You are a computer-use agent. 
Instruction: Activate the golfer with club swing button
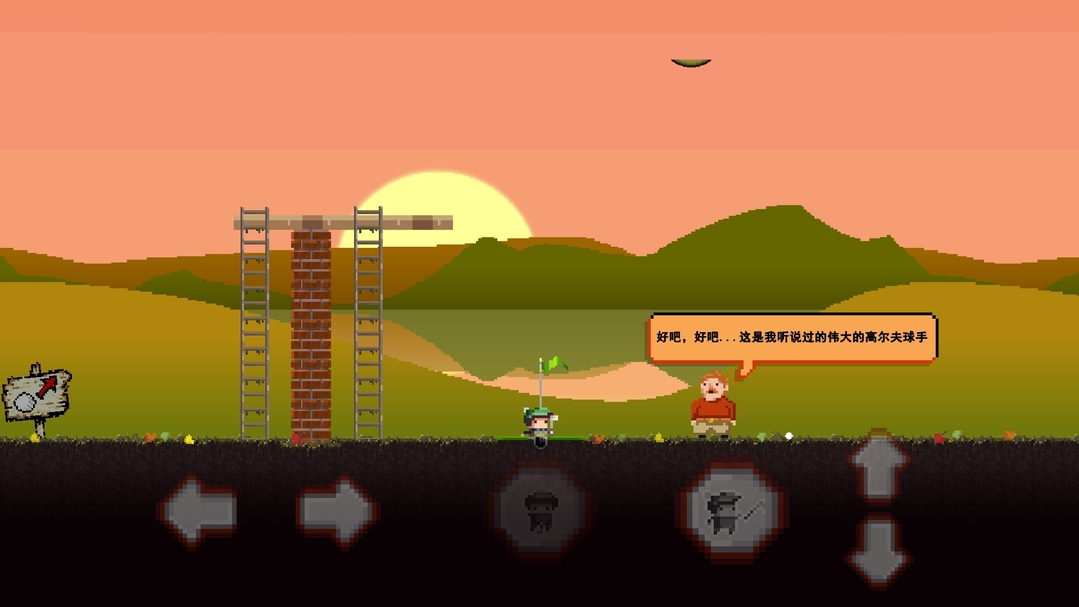[734, 511]
